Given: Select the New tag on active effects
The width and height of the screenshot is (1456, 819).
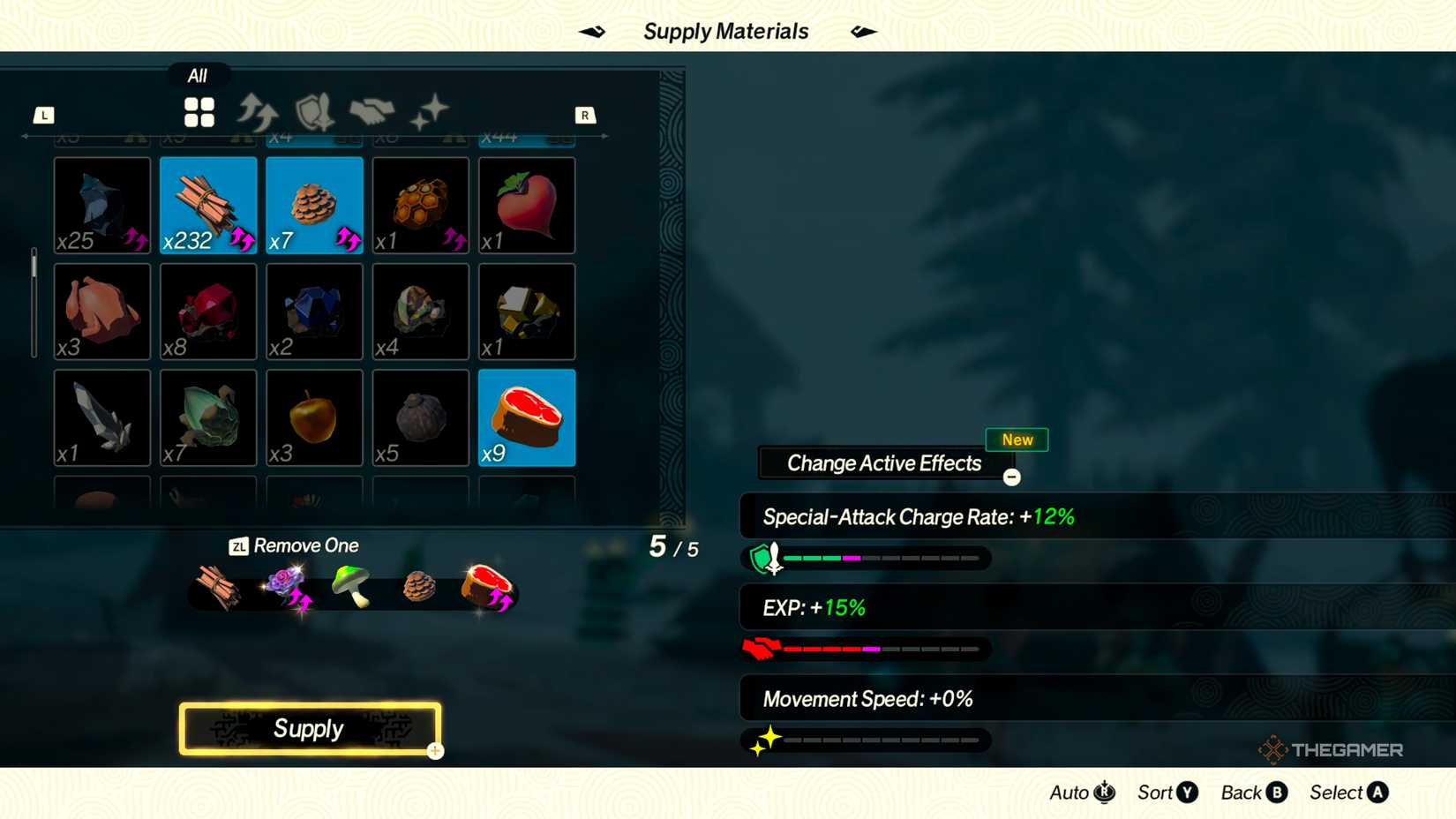Looking at the screenshot, I should click(x=1017, y=440).
